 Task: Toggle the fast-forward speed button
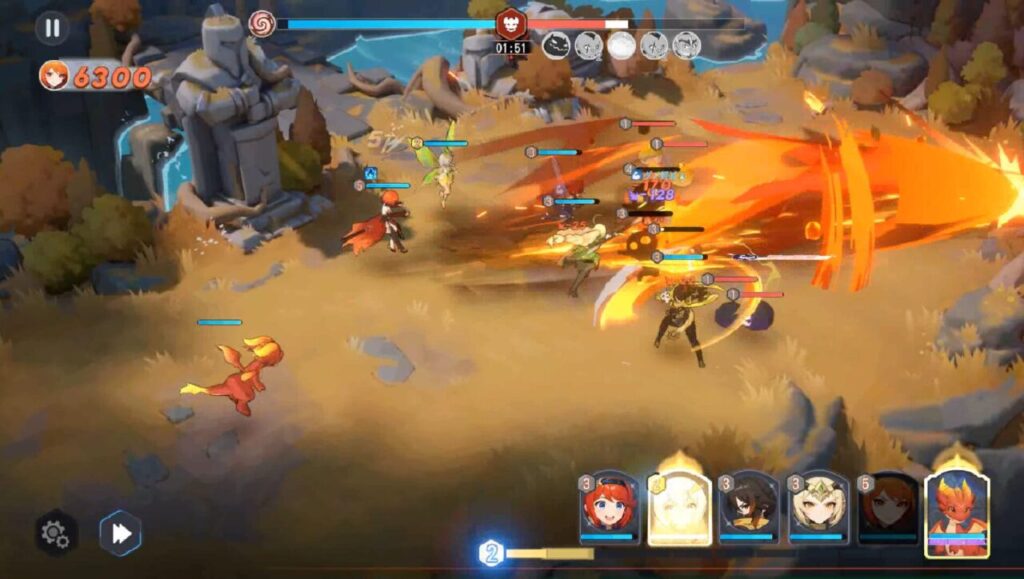click(x=120, y=533)
